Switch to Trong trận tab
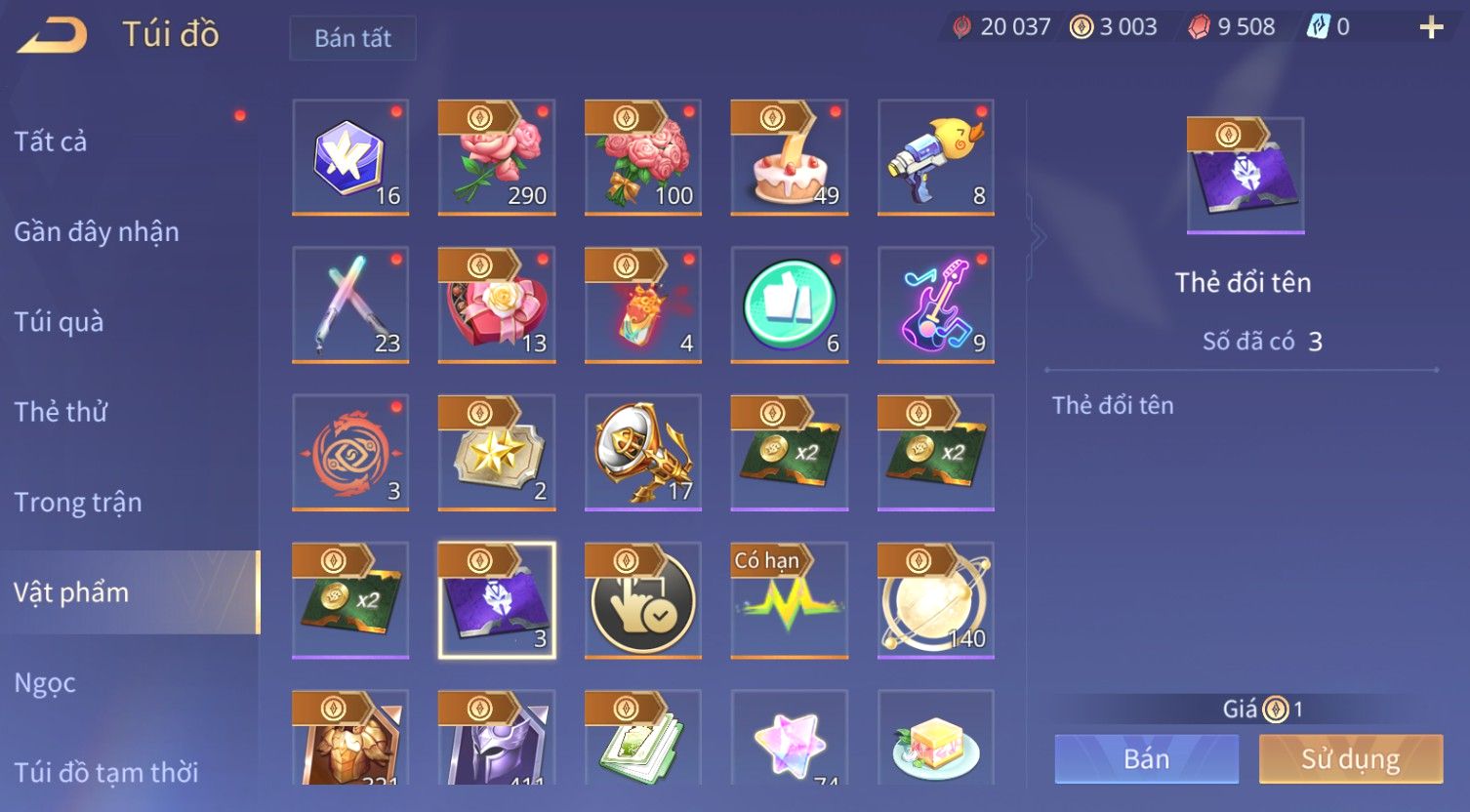1470x812 pixels. tap(78, 503)
